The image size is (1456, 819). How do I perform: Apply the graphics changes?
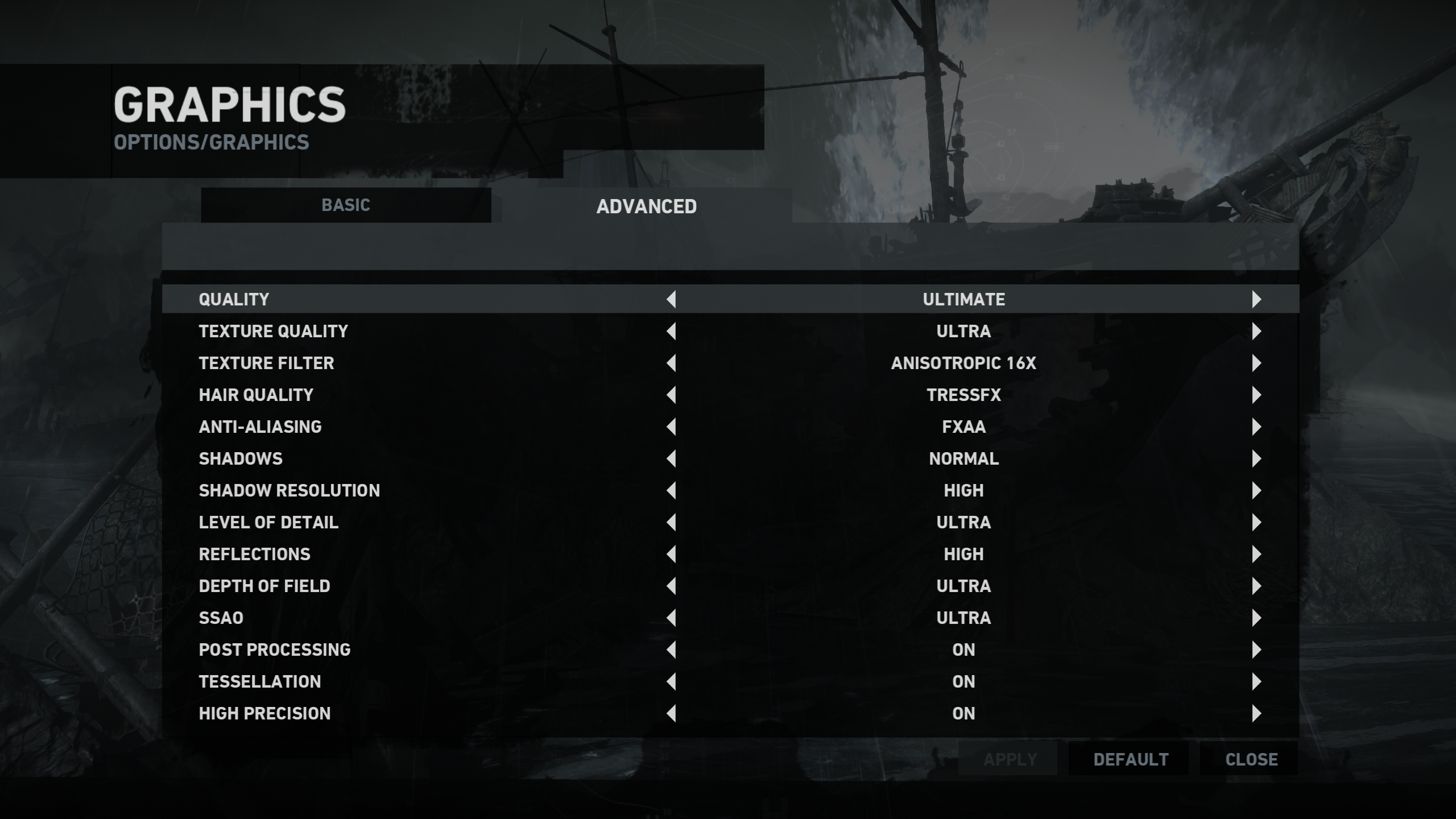[x=1010, y=759]
